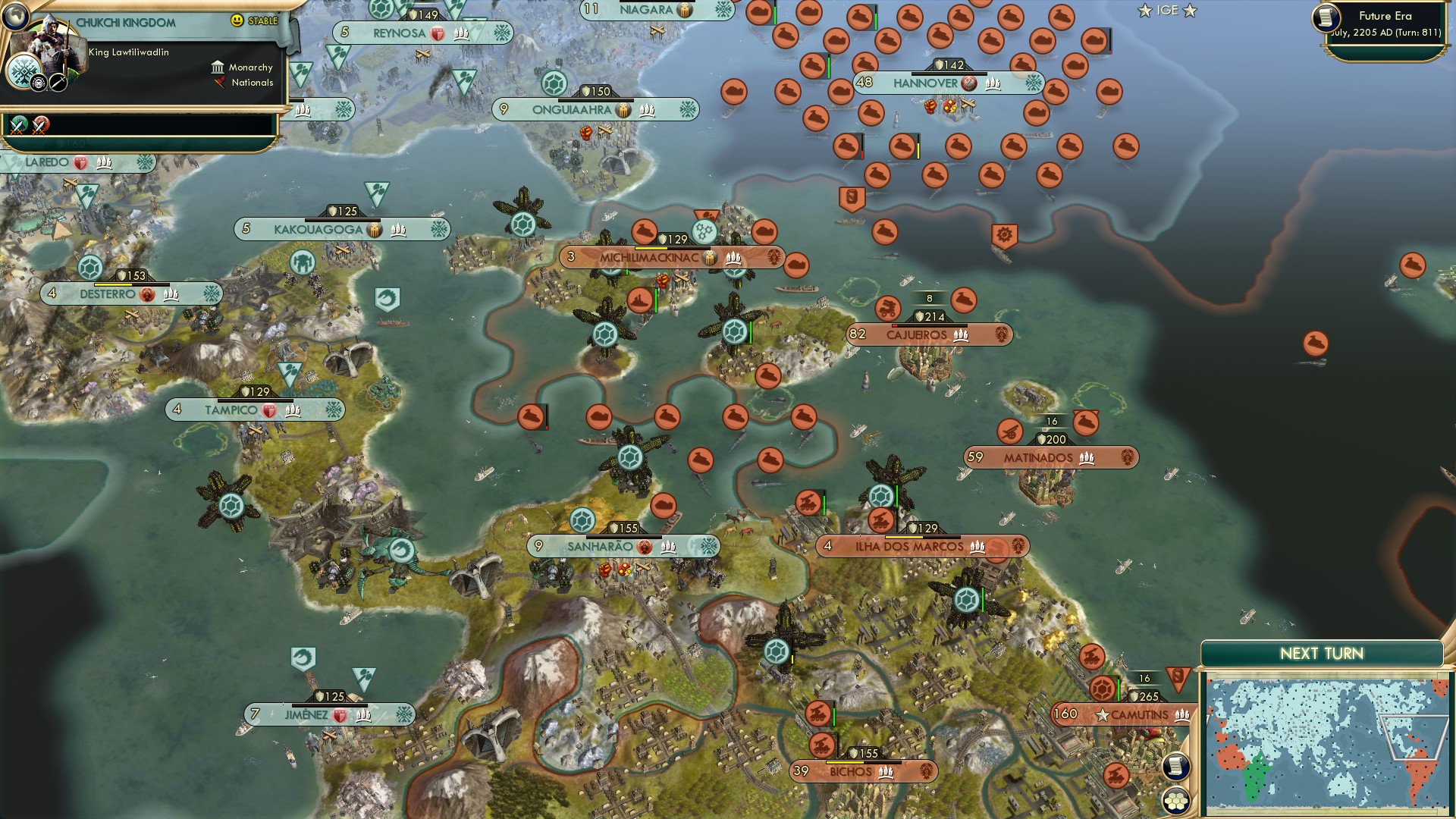Click the STABLE happiness smiley icon
The height and width of the screenshot is (819, 1456).
237,20
